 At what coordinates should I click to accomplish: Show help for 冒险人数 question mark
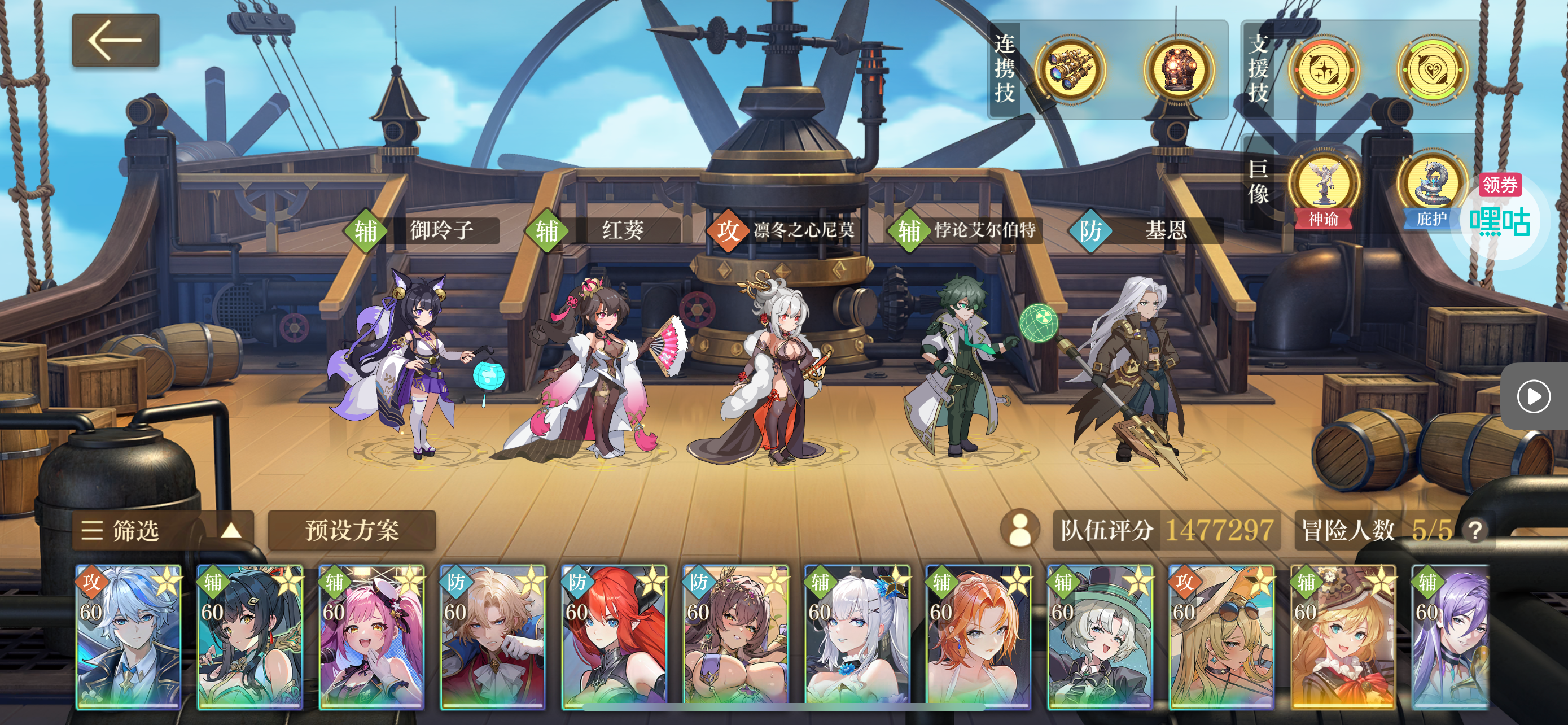pyautogui.click(x=1475, y=531)
